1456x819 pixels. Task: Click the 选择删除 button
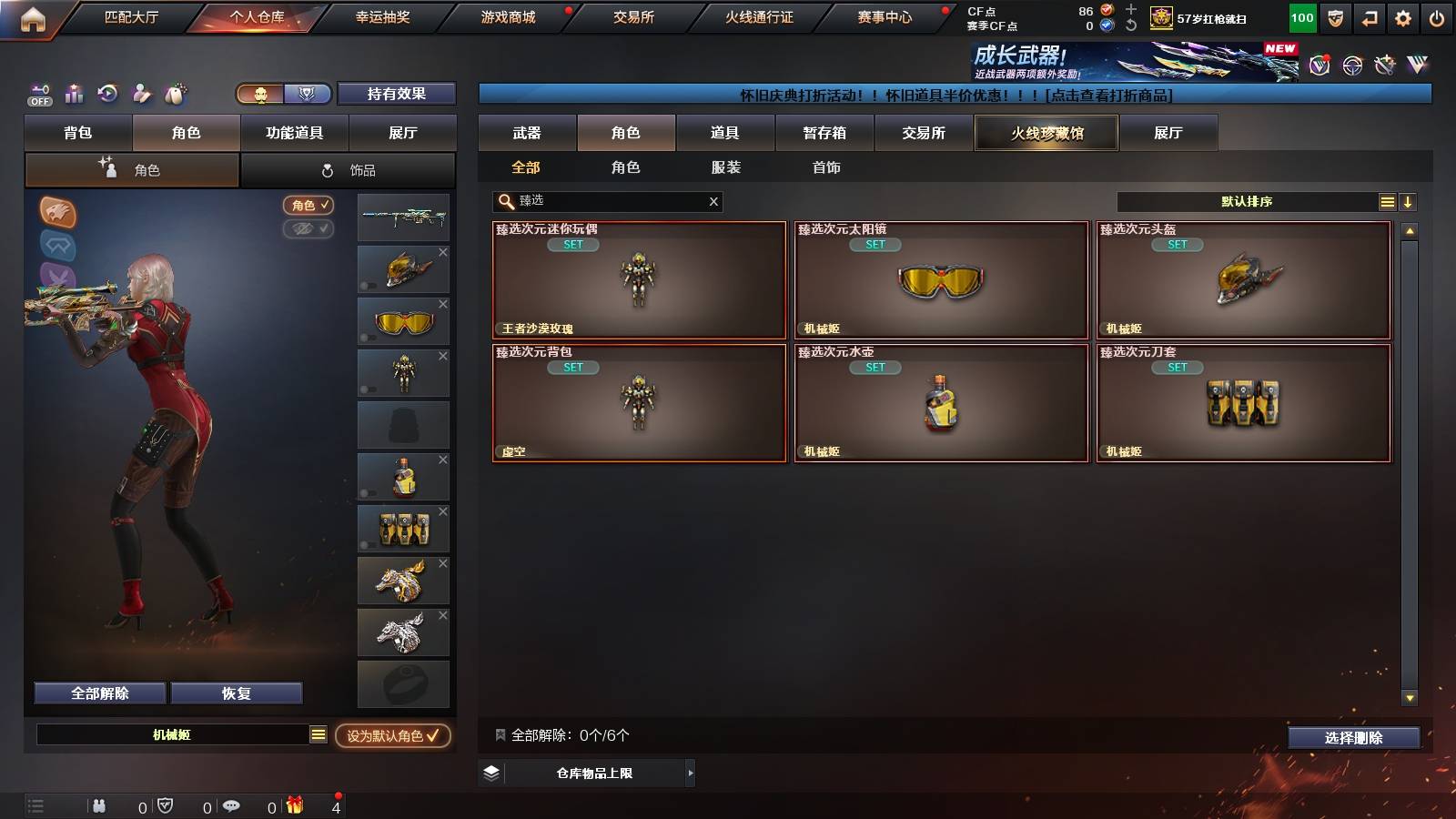coord(1353,738)
